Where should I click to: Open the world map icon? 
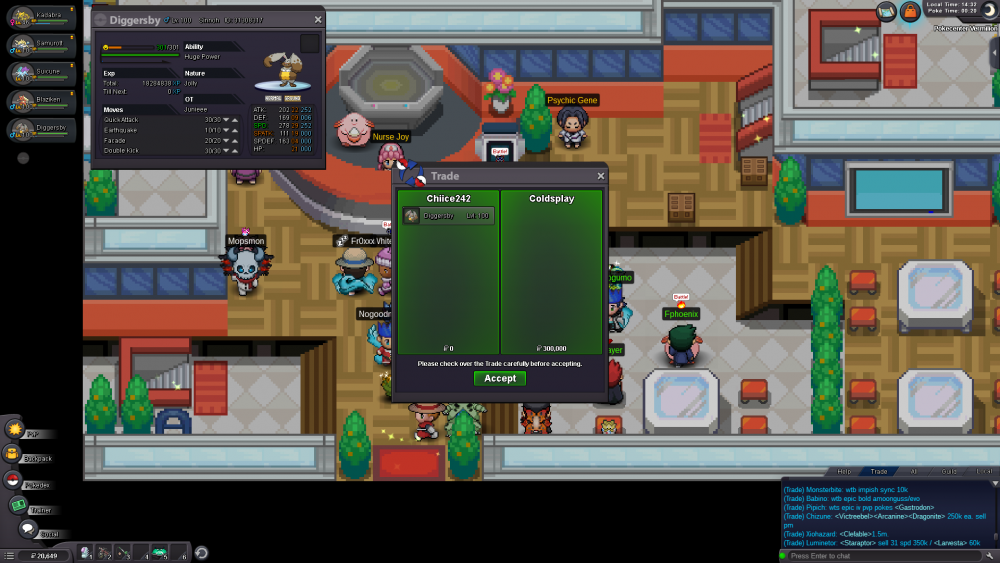[887, 11]
